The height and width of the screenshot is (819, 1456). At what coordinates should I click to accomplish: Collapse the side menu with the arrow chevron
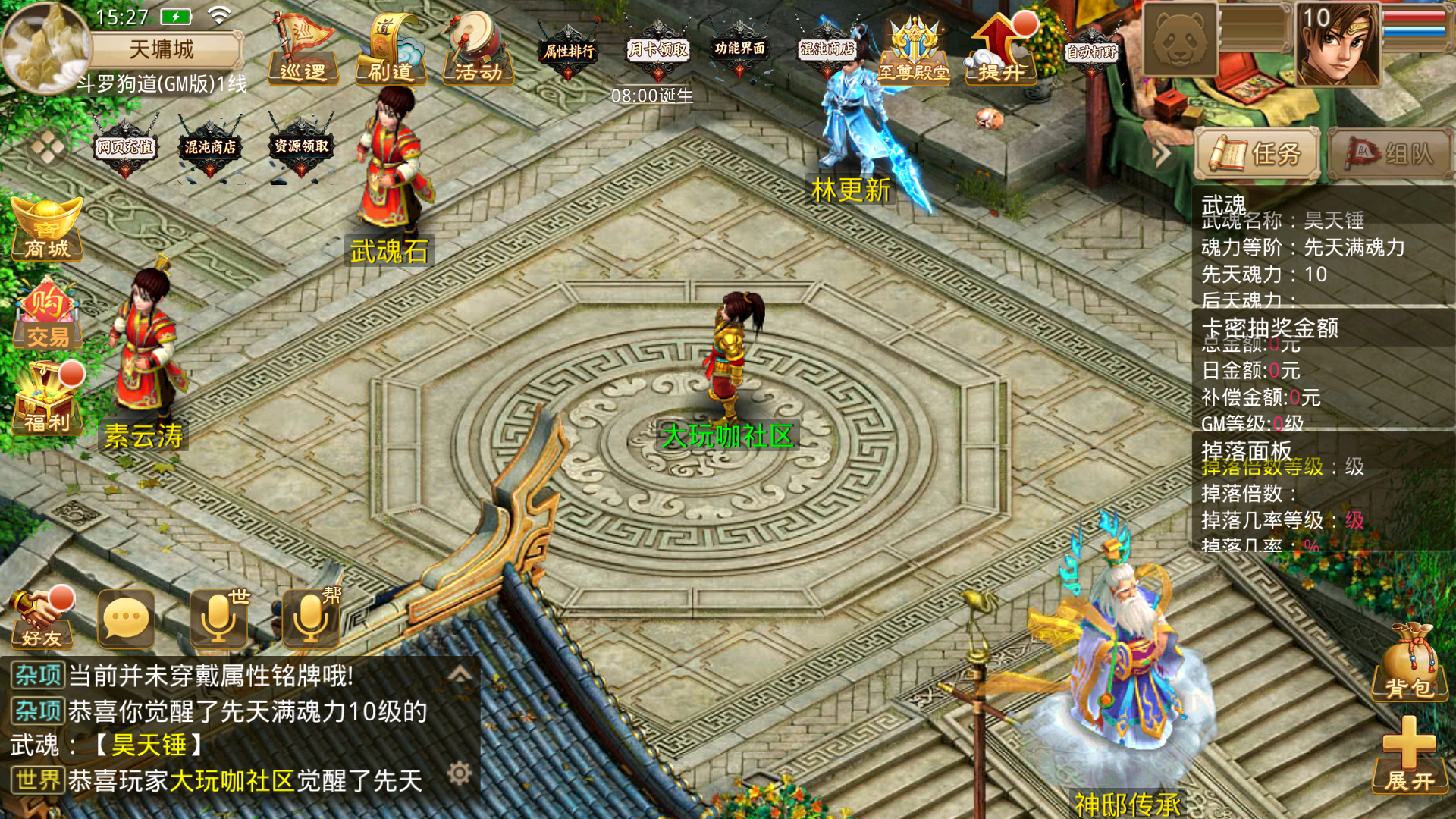click(x=1160, y=152)
